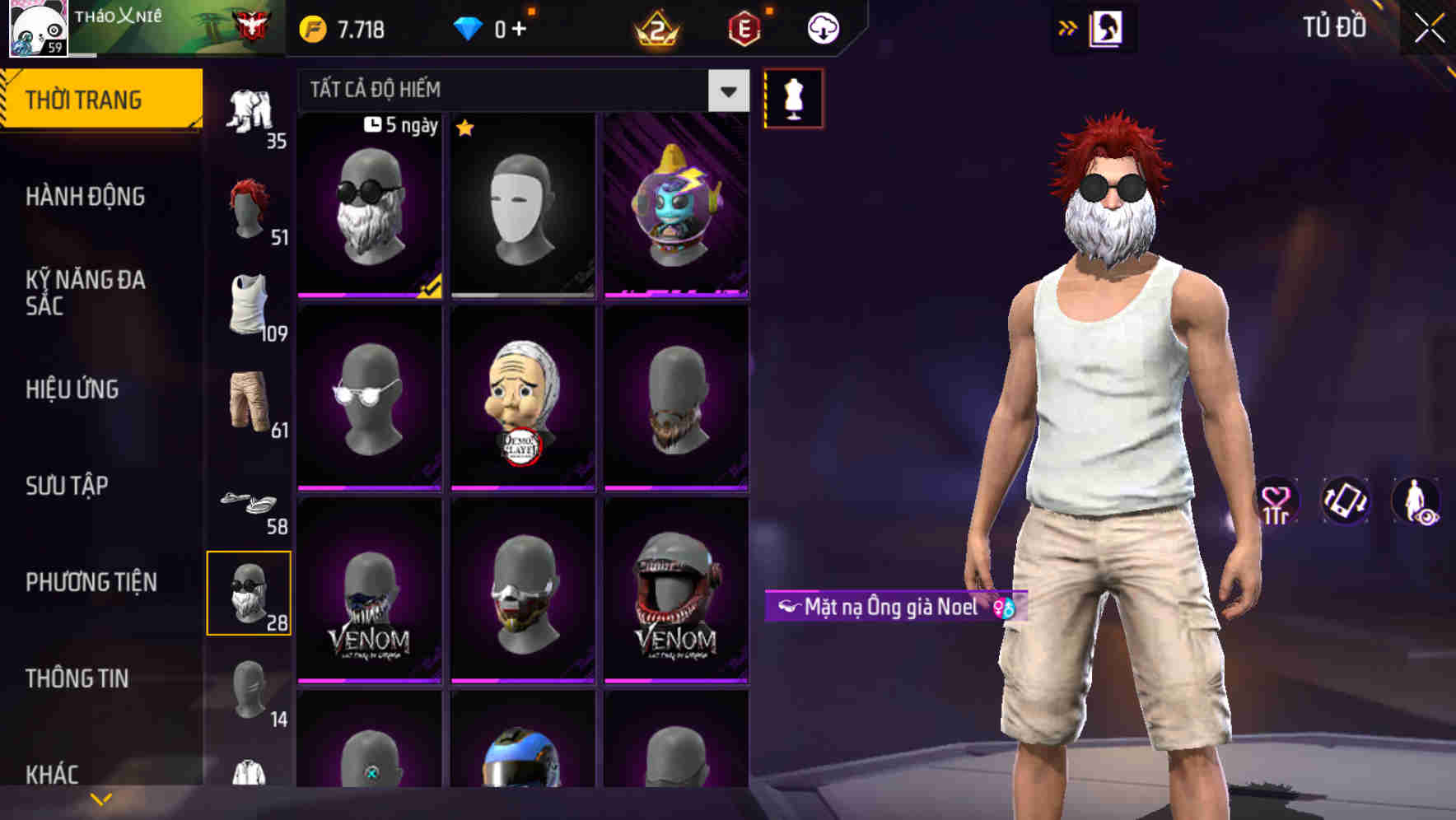The width and height of the screenshot is (1456, 820).
Task: Click the double-arrow collapse chevron near the profile icon
Action: [1068, 27]
